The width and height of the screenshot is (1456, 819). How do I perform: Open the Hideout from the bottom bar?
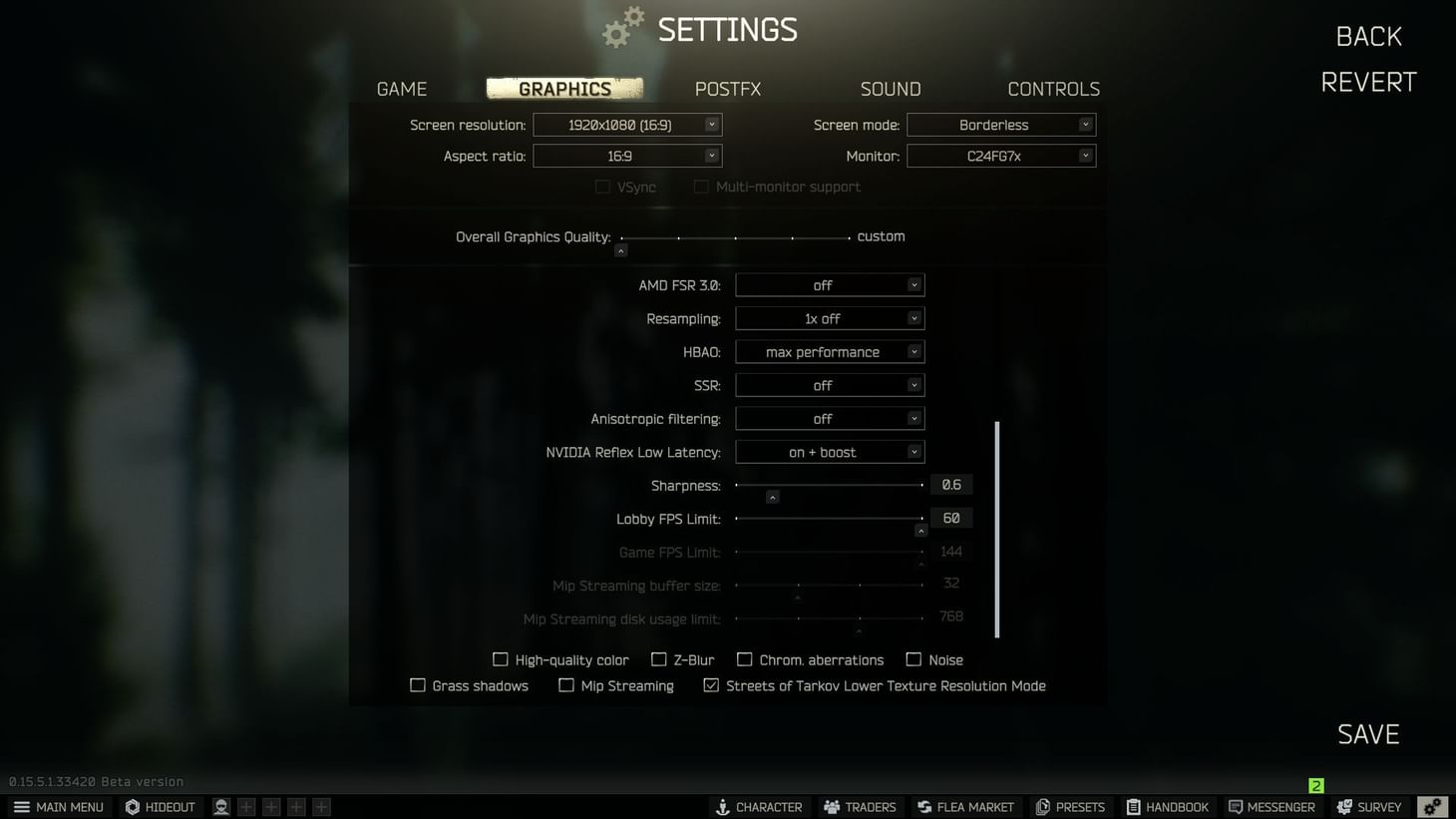tap(160, 806)
